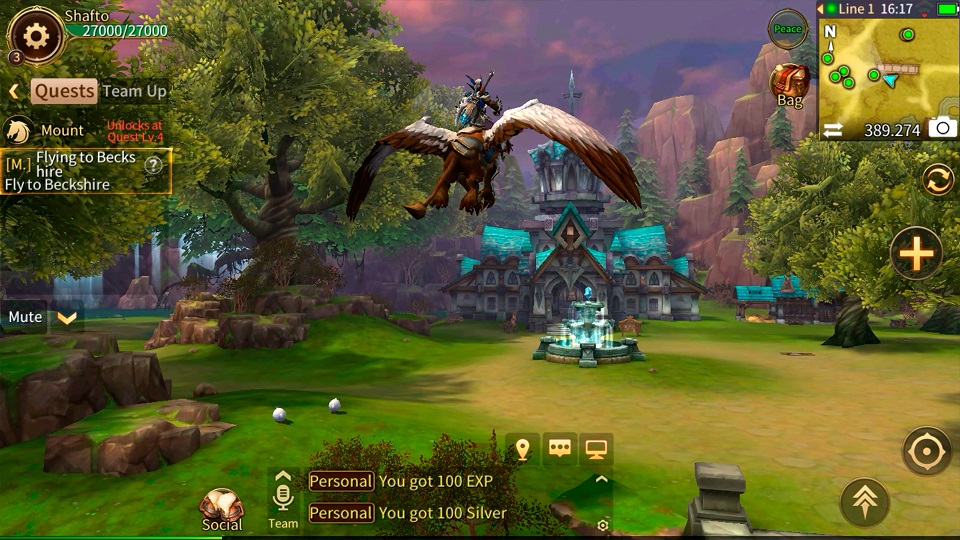Collapse the quest panel with left arrow
Screen dimensions: 960x540
click(14, 92)
